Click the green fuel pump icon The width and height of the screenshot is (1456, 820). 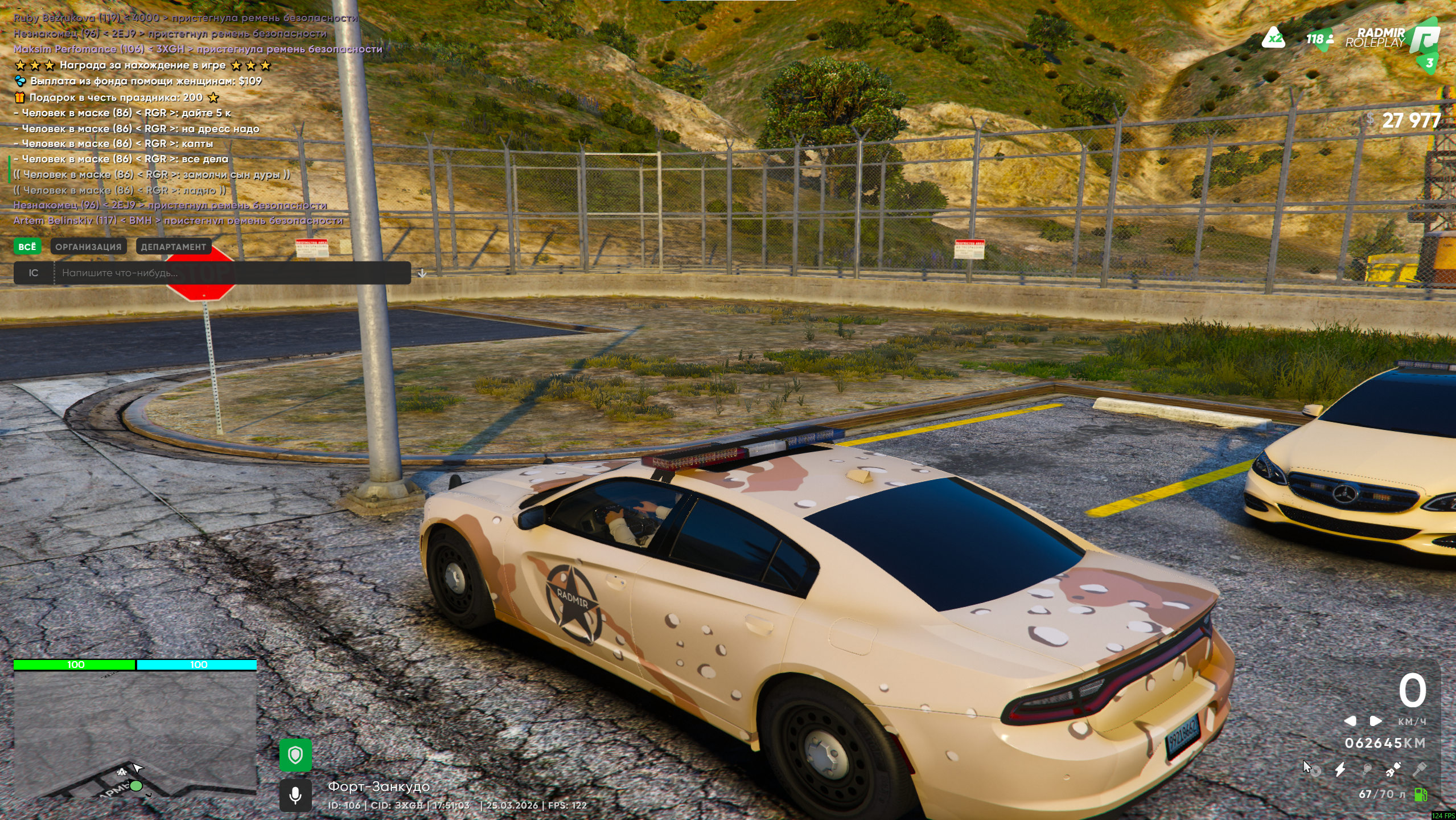[1421, 794]
